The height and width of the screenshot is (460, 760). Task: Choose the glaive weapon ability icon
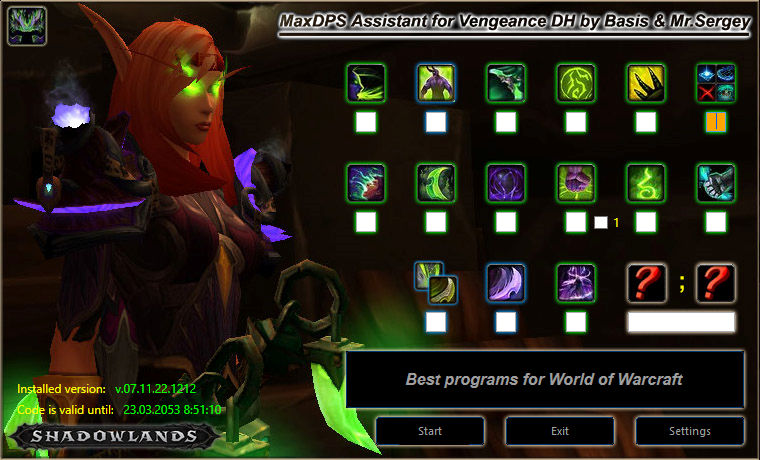coord(506,84)
